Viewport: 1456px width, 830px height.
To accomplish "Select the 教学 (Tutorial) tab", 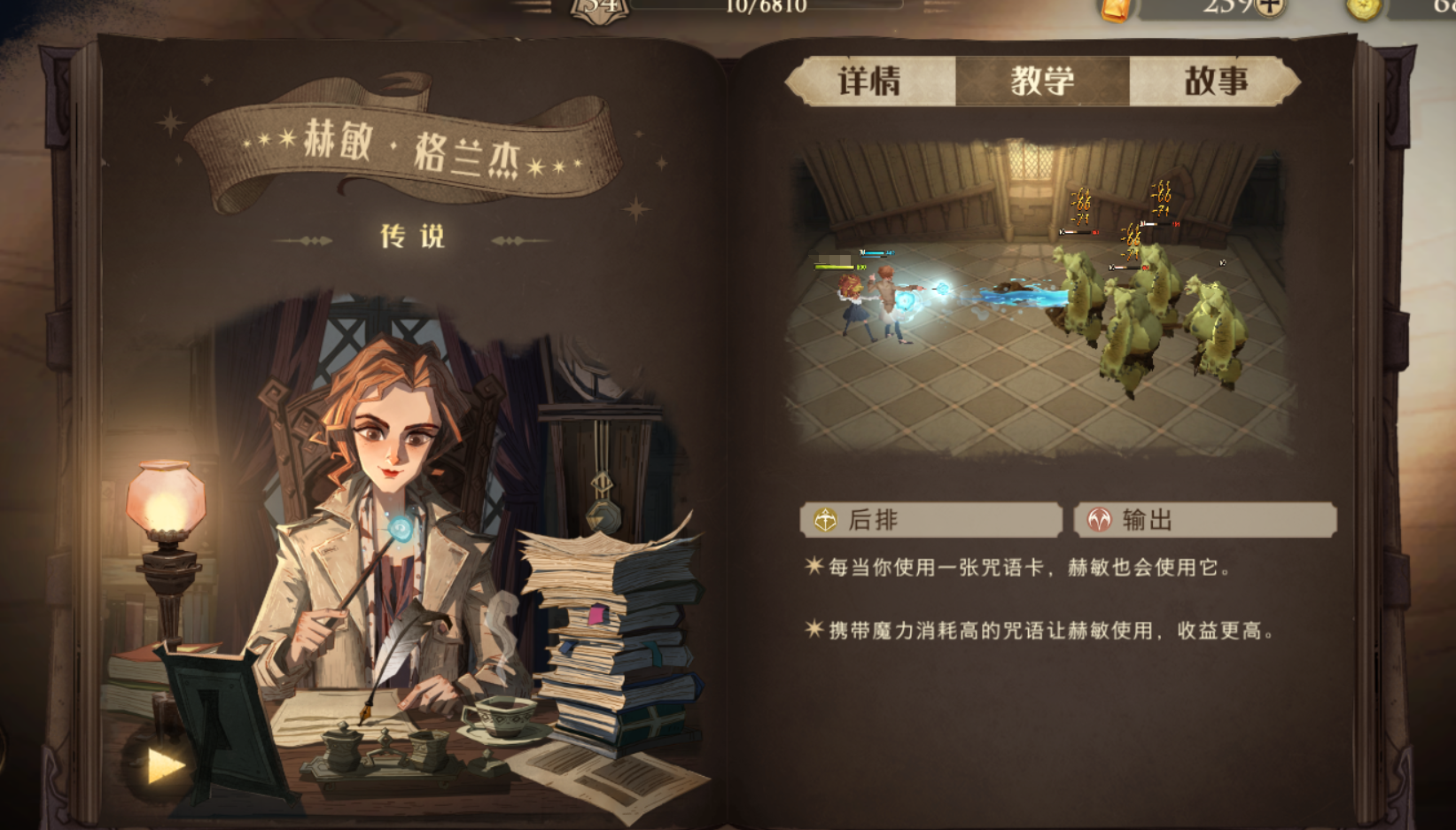I will (x=1043, y=81).
